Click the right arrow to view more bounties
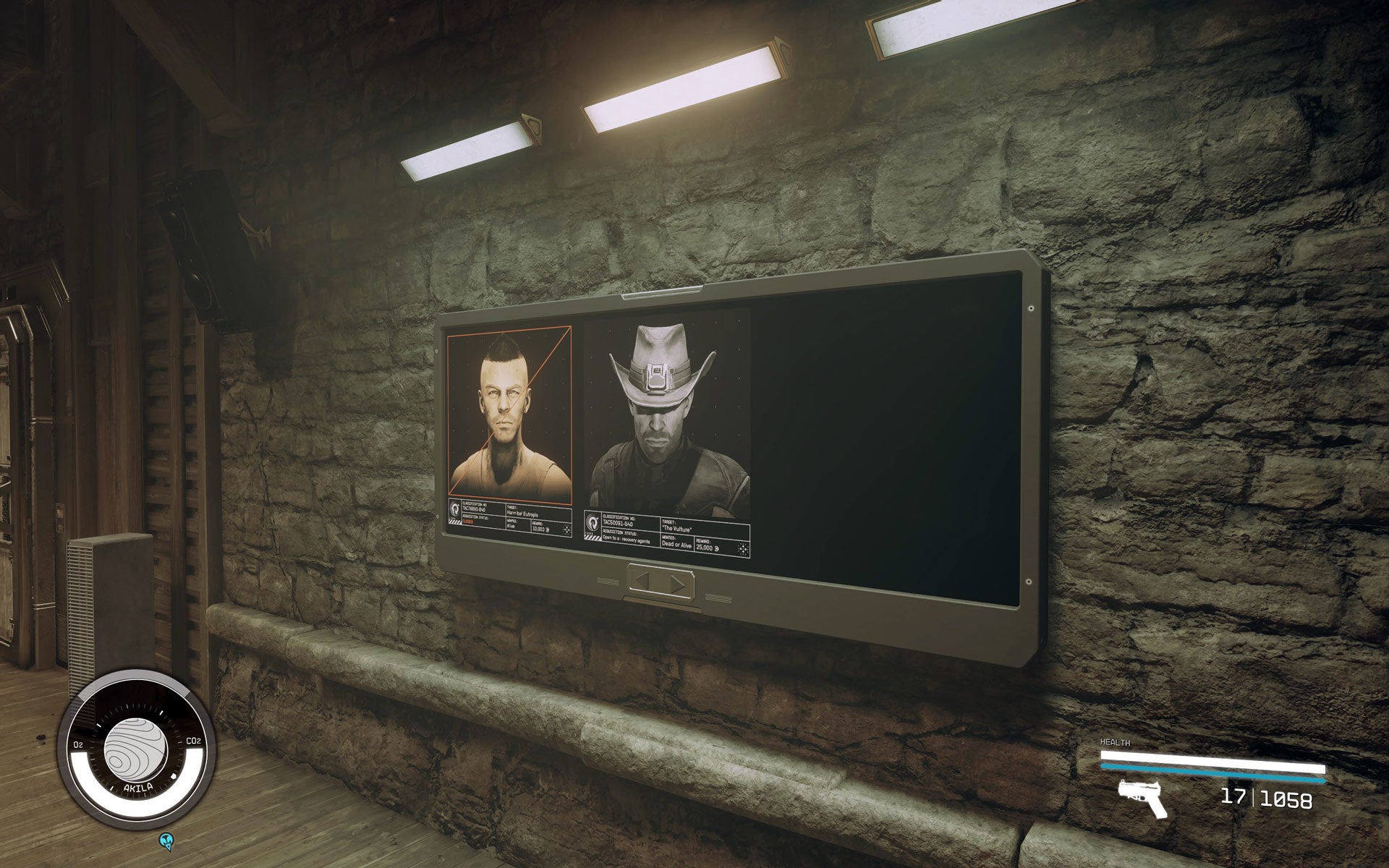1389x868 pixels. 676,582
